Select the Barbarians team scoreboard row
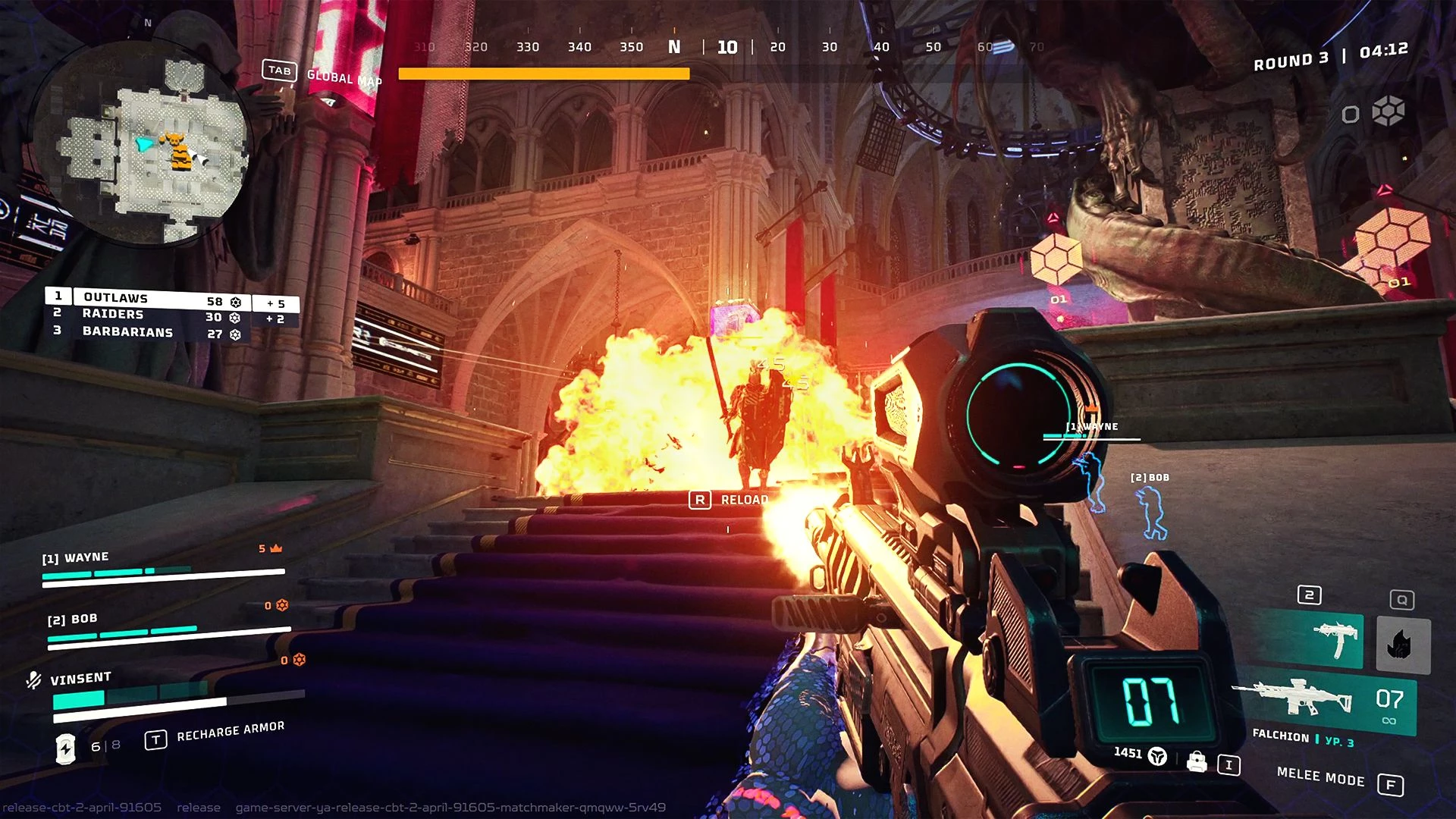 (x=161, y=332)
